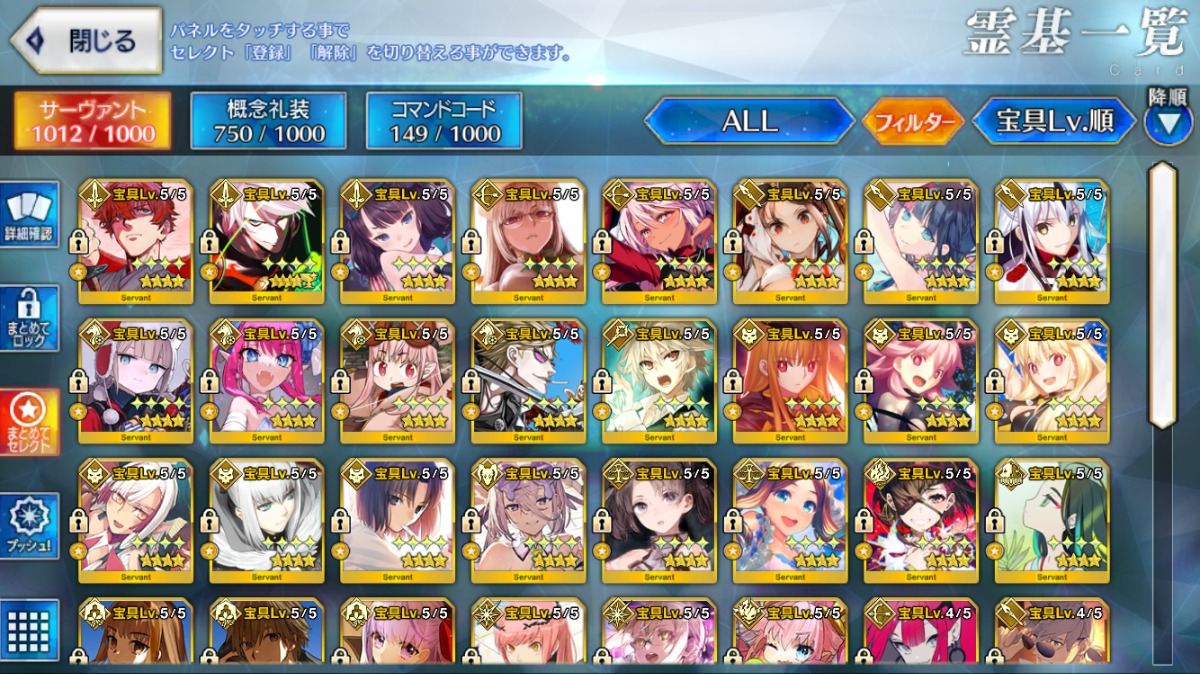The height and width of the screenshot is (674, 1200).
Task: Choose the blond man with purple sunglasses card
Action: coord(528,380)
